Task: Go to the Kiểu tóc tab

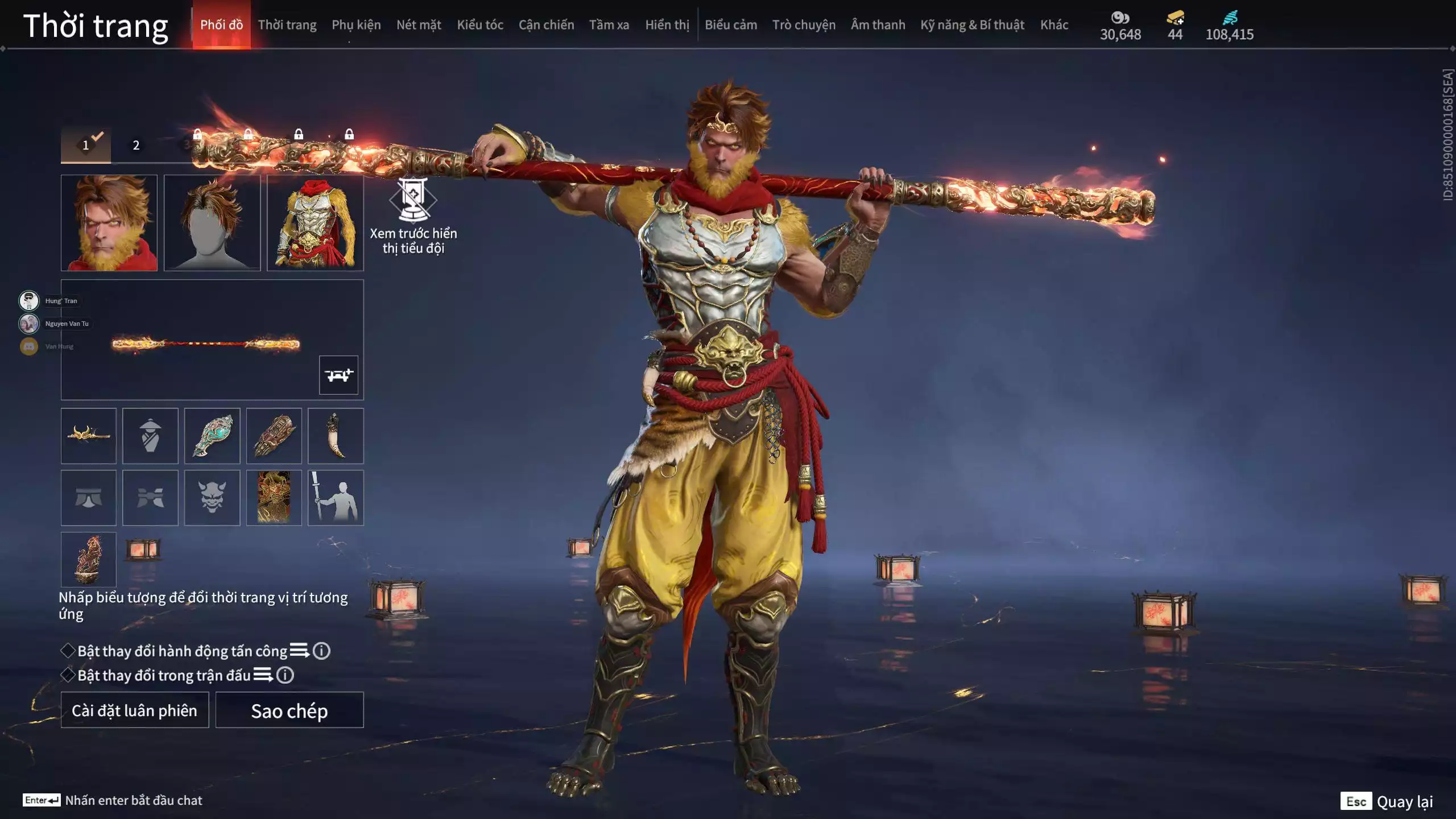Action: point(480,25)
